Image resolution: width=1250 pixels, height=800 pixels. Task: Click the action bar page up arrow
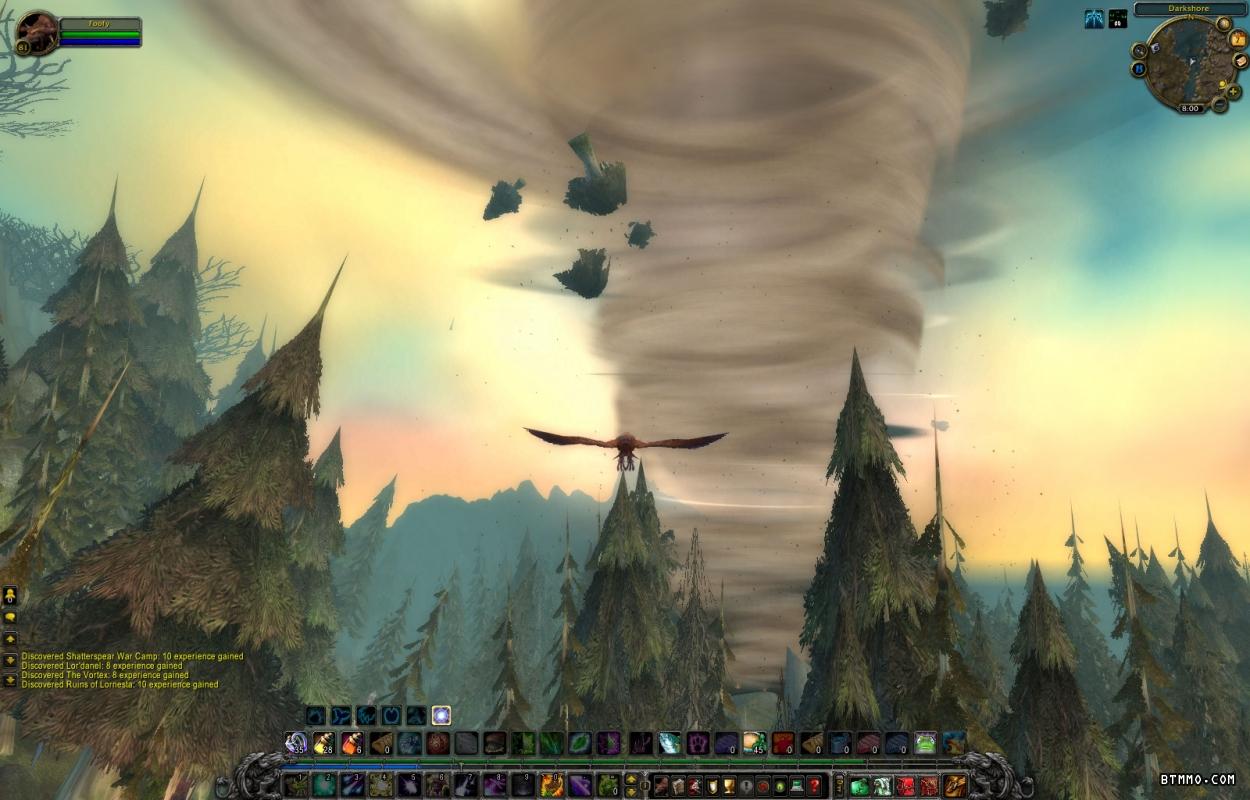(x=630, y=779)
